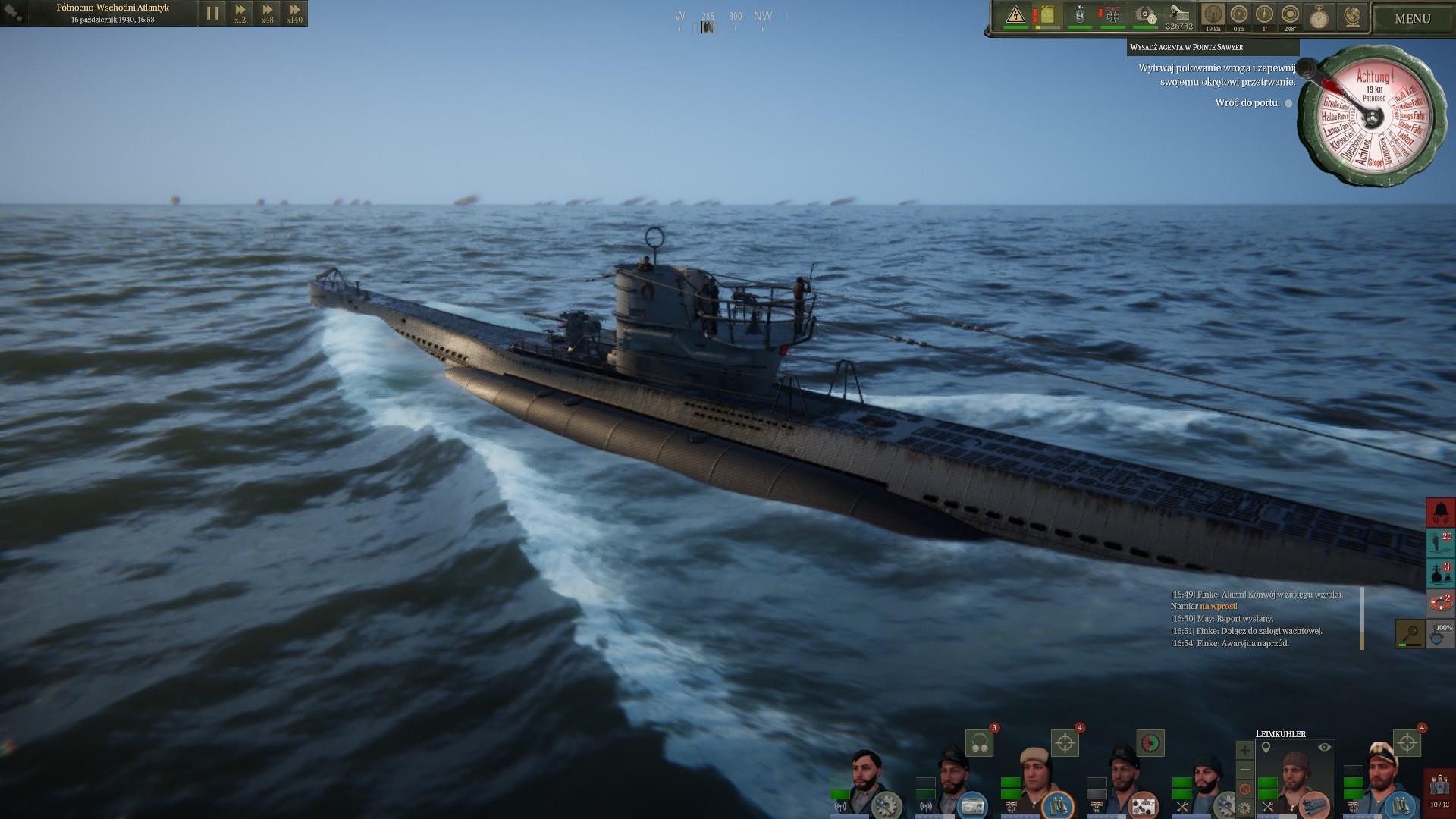Image resolution: width=1456 pixels, height=819 pixels.
Task: Open the MENU button
Action: click(x=1412, y=19)
